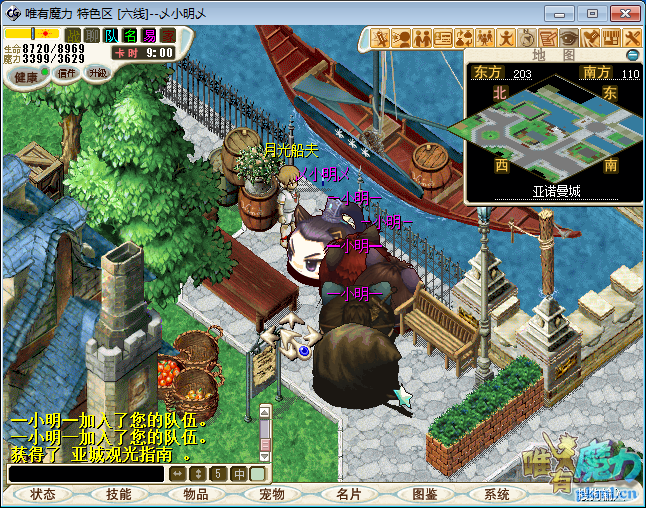Open the 状态 status menu
The image size is (646, 508).
pos(43,494)
